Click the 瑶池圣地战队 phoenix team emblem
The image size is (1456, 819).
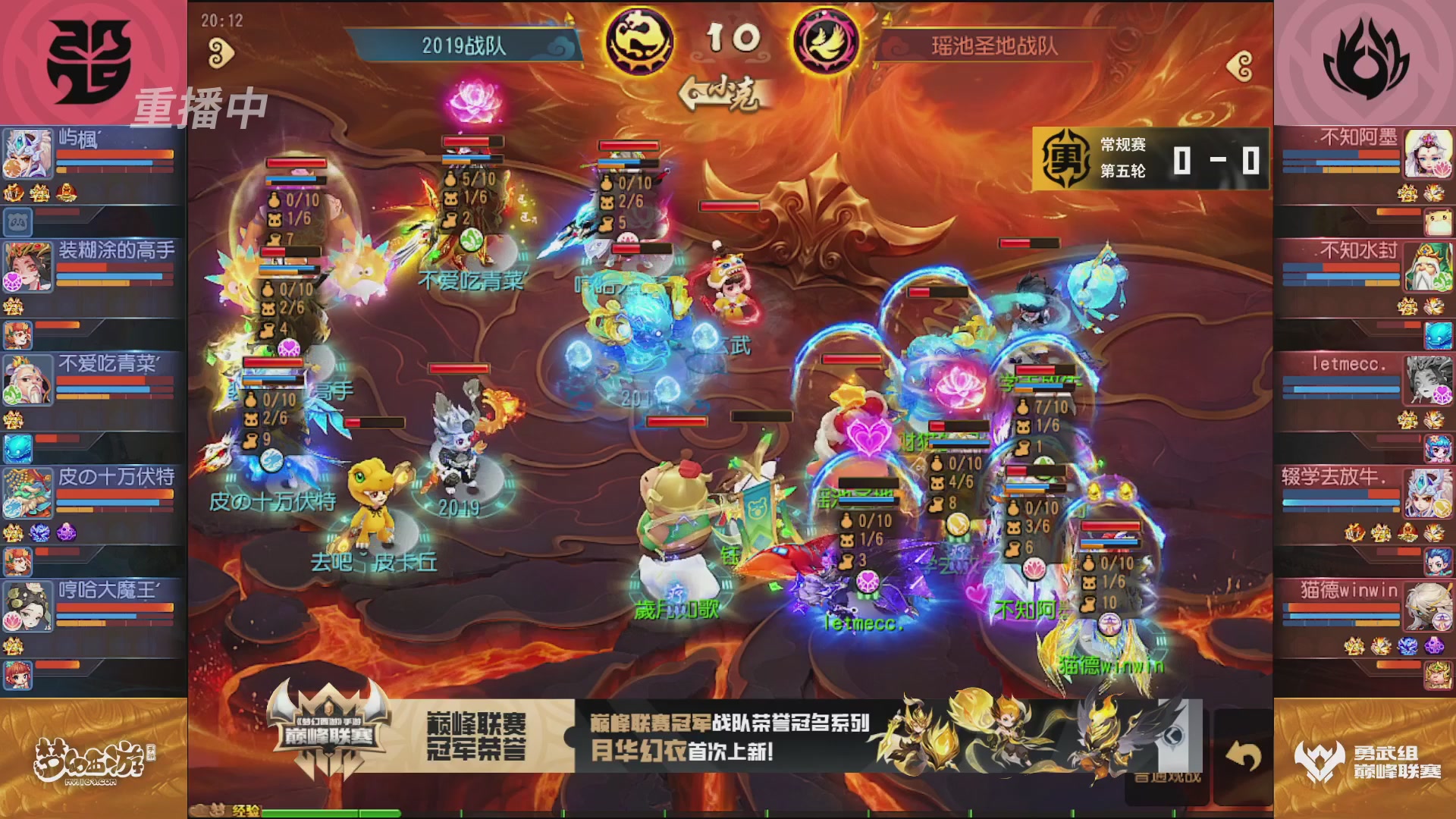[827, 41]
